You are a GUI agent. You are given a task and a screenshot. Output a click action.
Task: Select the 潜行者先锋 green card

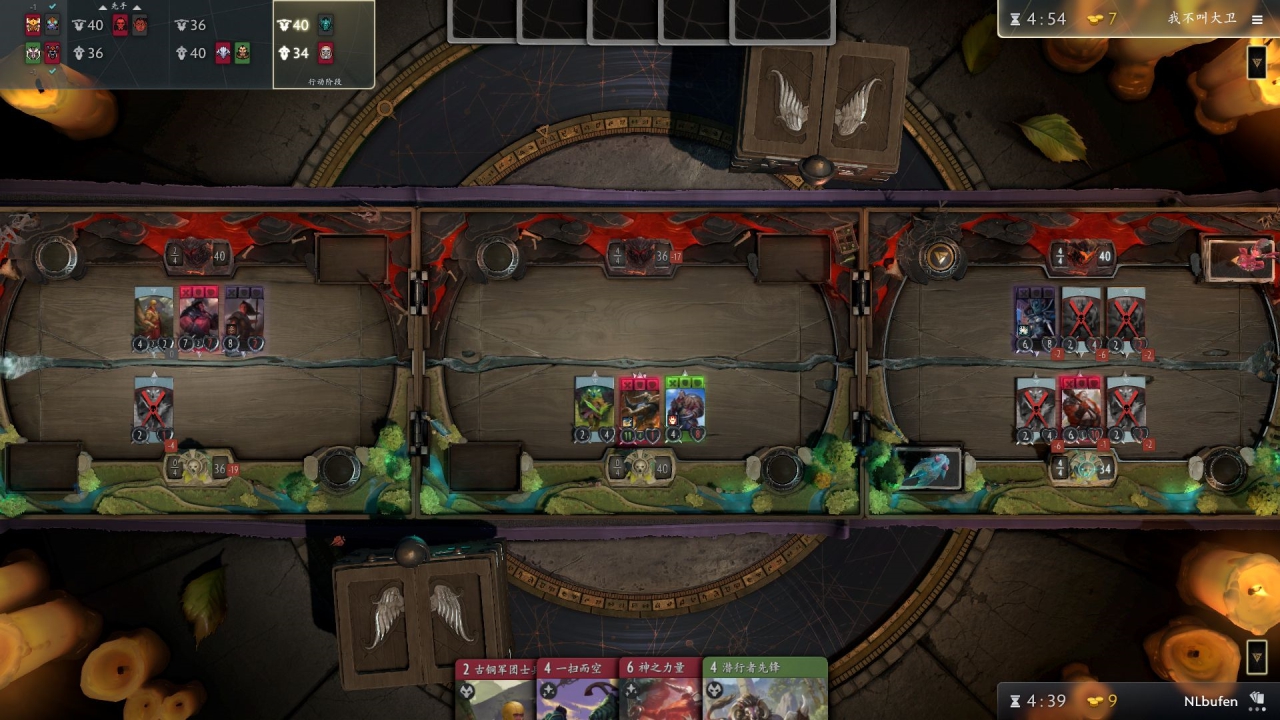pos(765,690)
